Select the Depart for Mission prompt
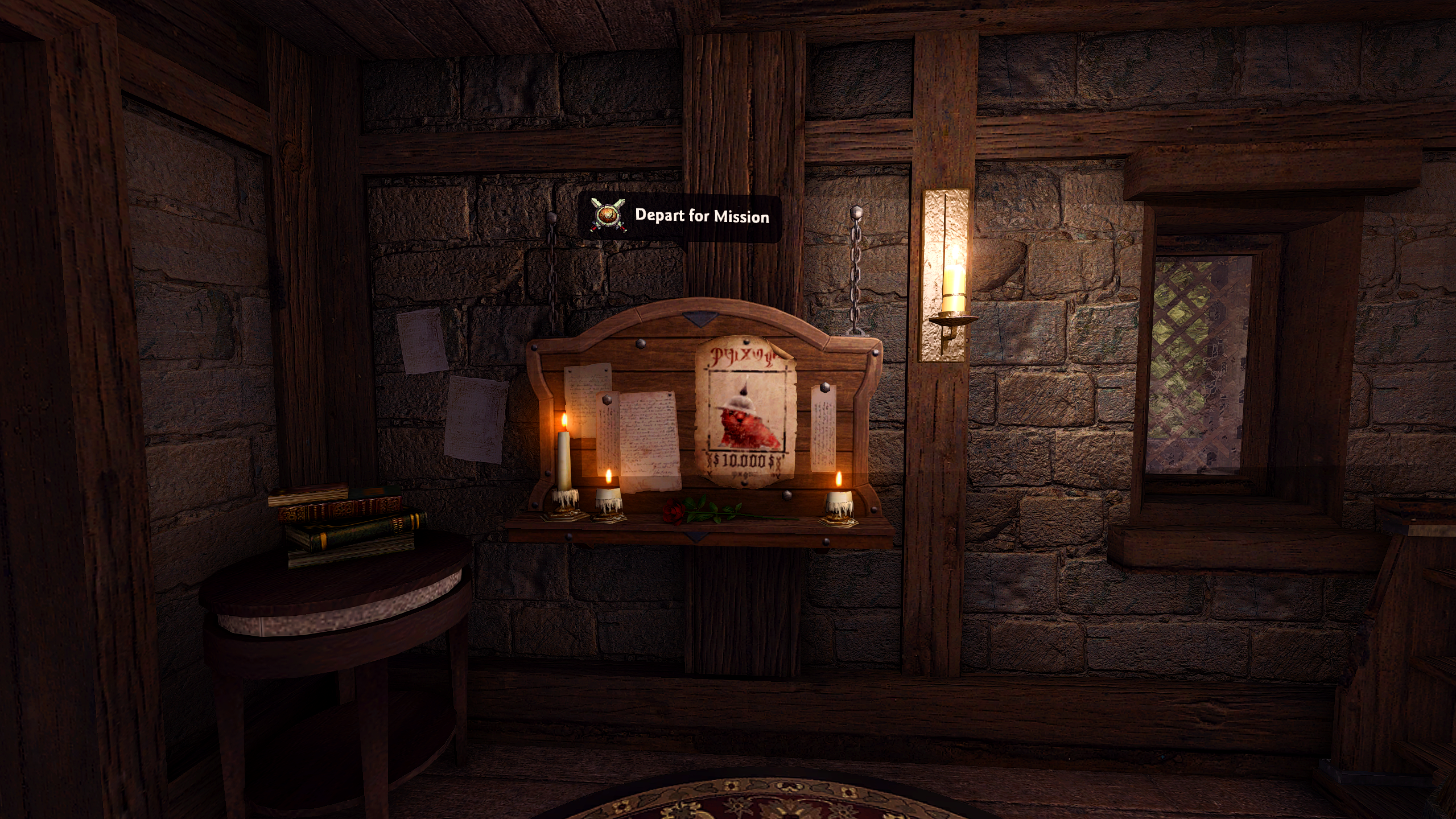The image size is (1456, 819). 680,217
